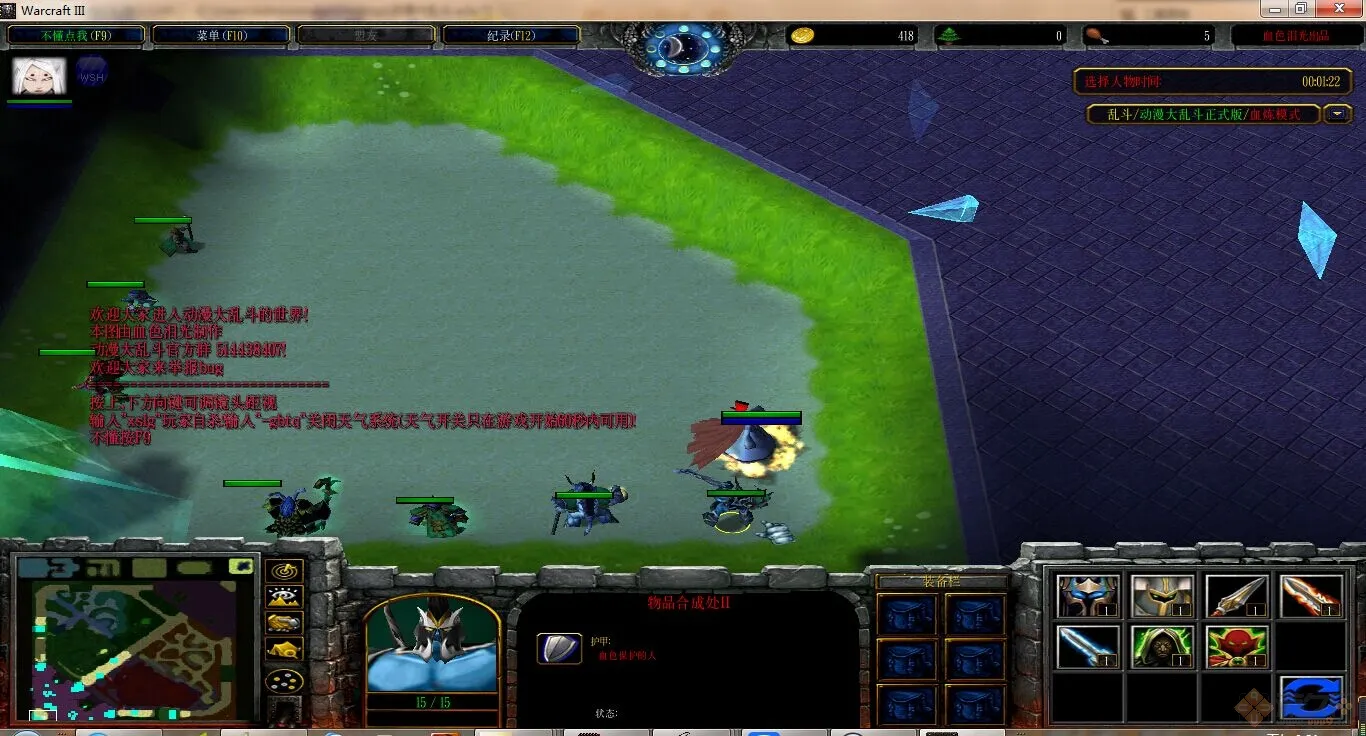The height and width of the screenshot is (736, 1366).
Task: Open the 不懂点我 (F9) help button
Action: point(77,36)
